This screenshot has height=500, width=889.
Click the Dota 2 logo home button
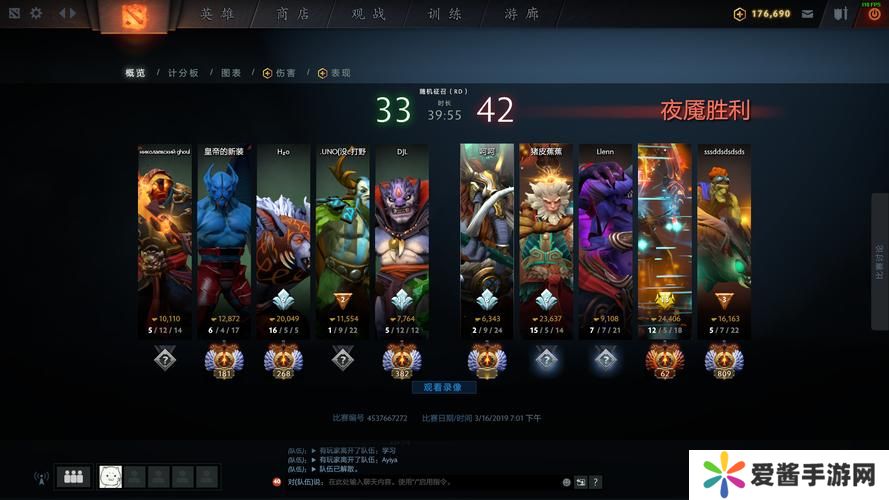point(133,15)
